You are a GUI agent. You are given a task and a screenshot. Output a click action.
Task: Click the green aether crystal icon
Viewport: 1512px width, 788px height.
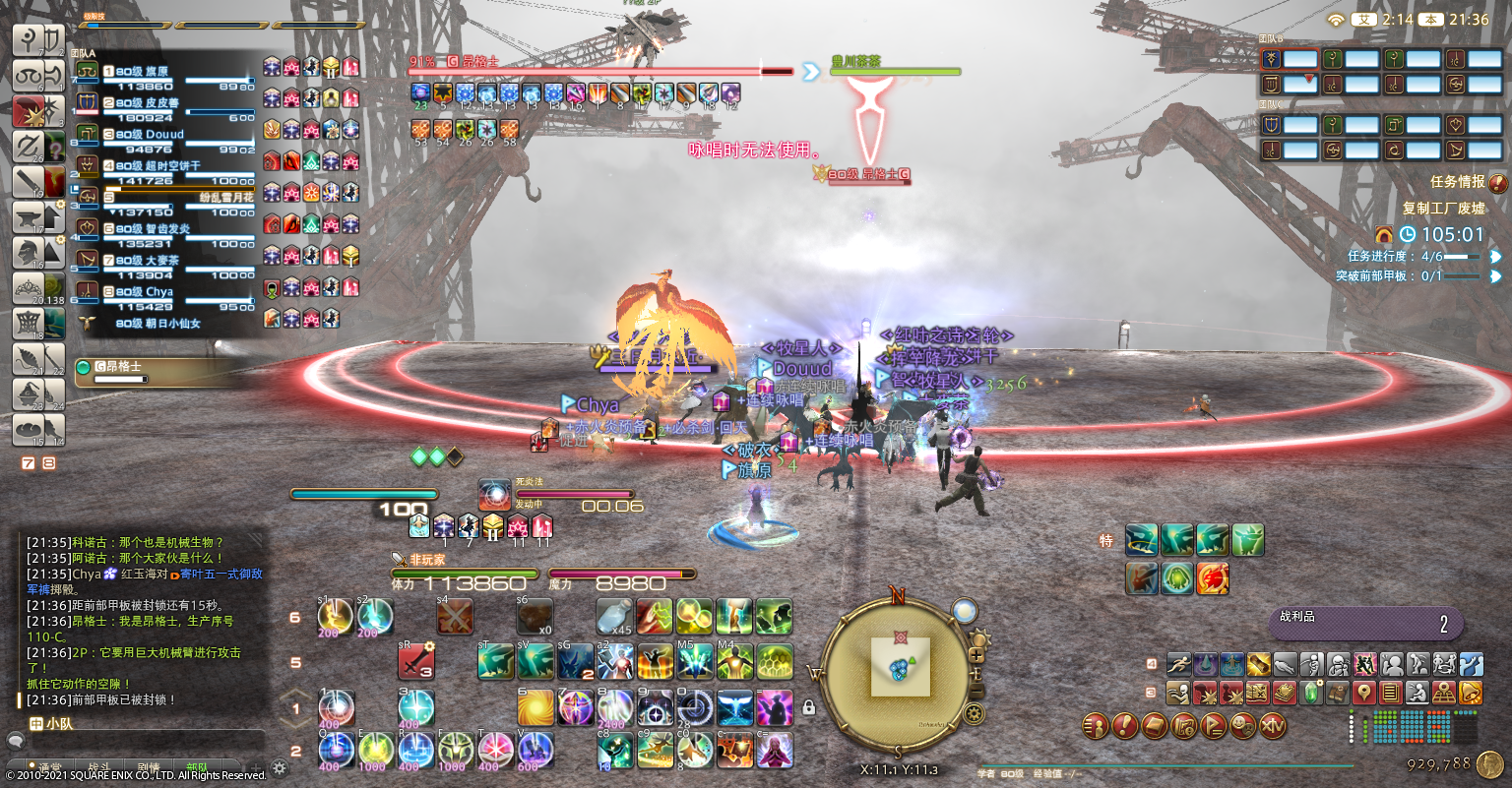[x=1312, y=693]
